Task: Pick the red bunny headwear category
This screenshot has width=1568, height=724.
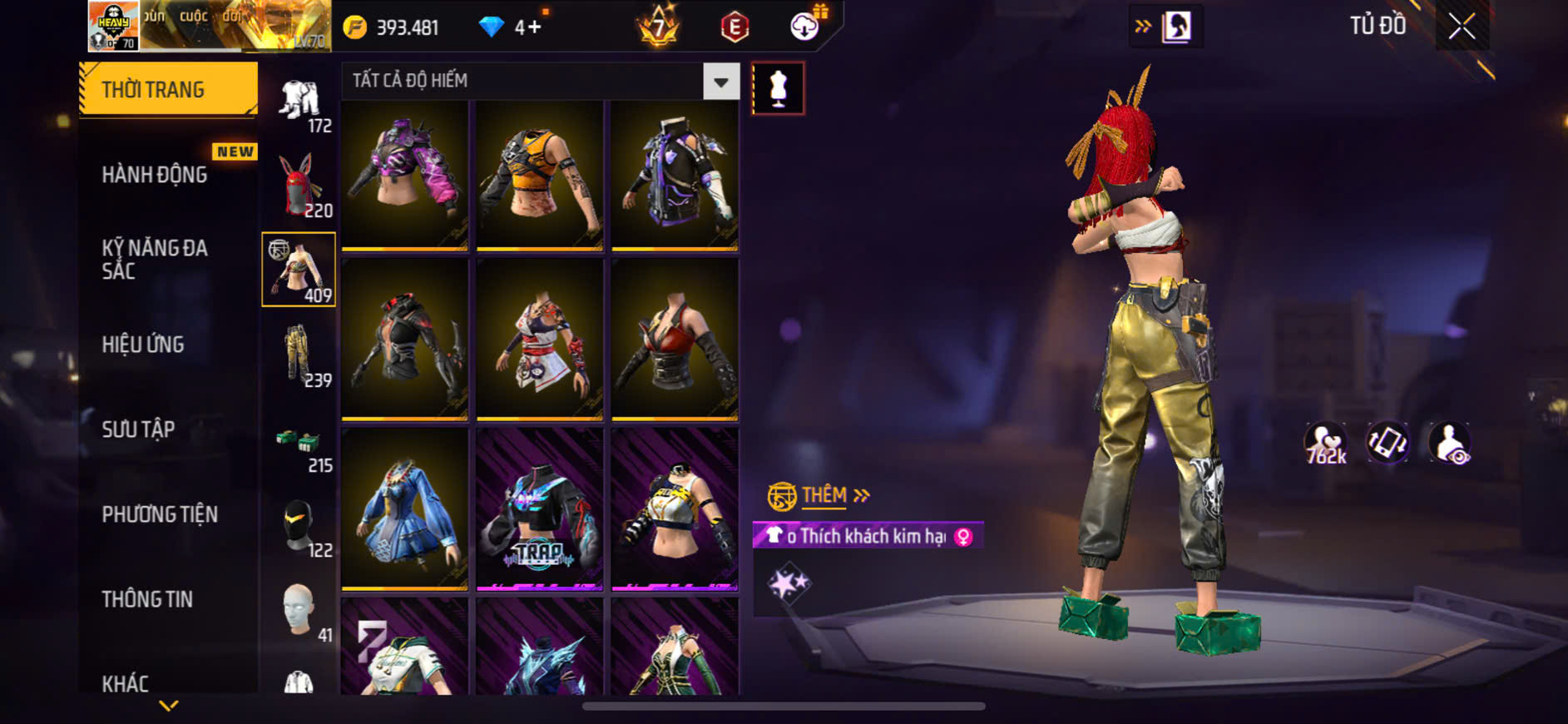Action: 298,185
